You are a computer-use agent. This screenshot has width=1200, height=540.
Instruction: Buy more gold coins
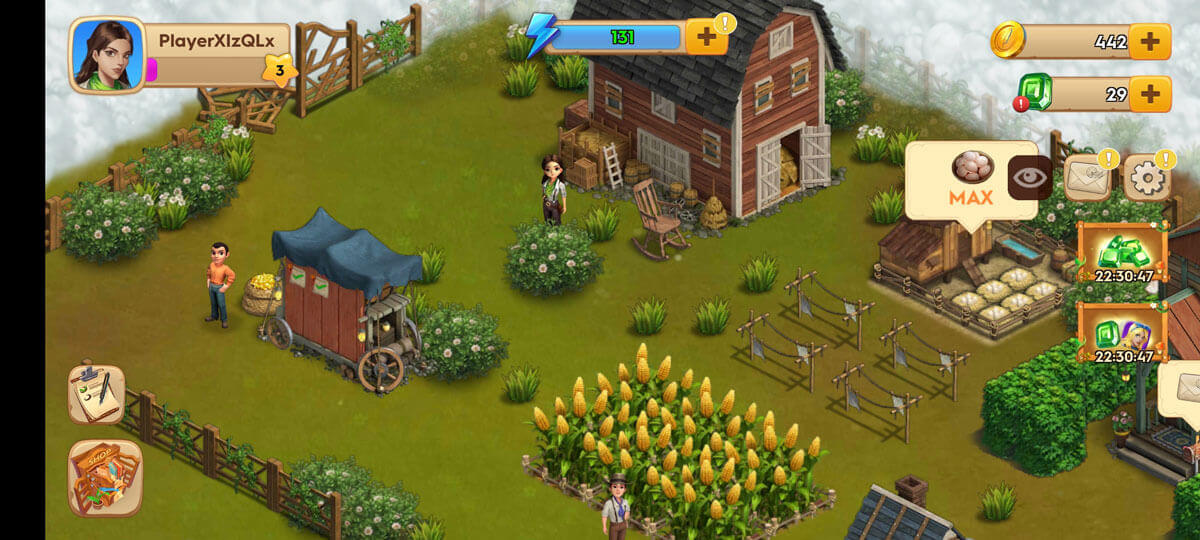1150,42
